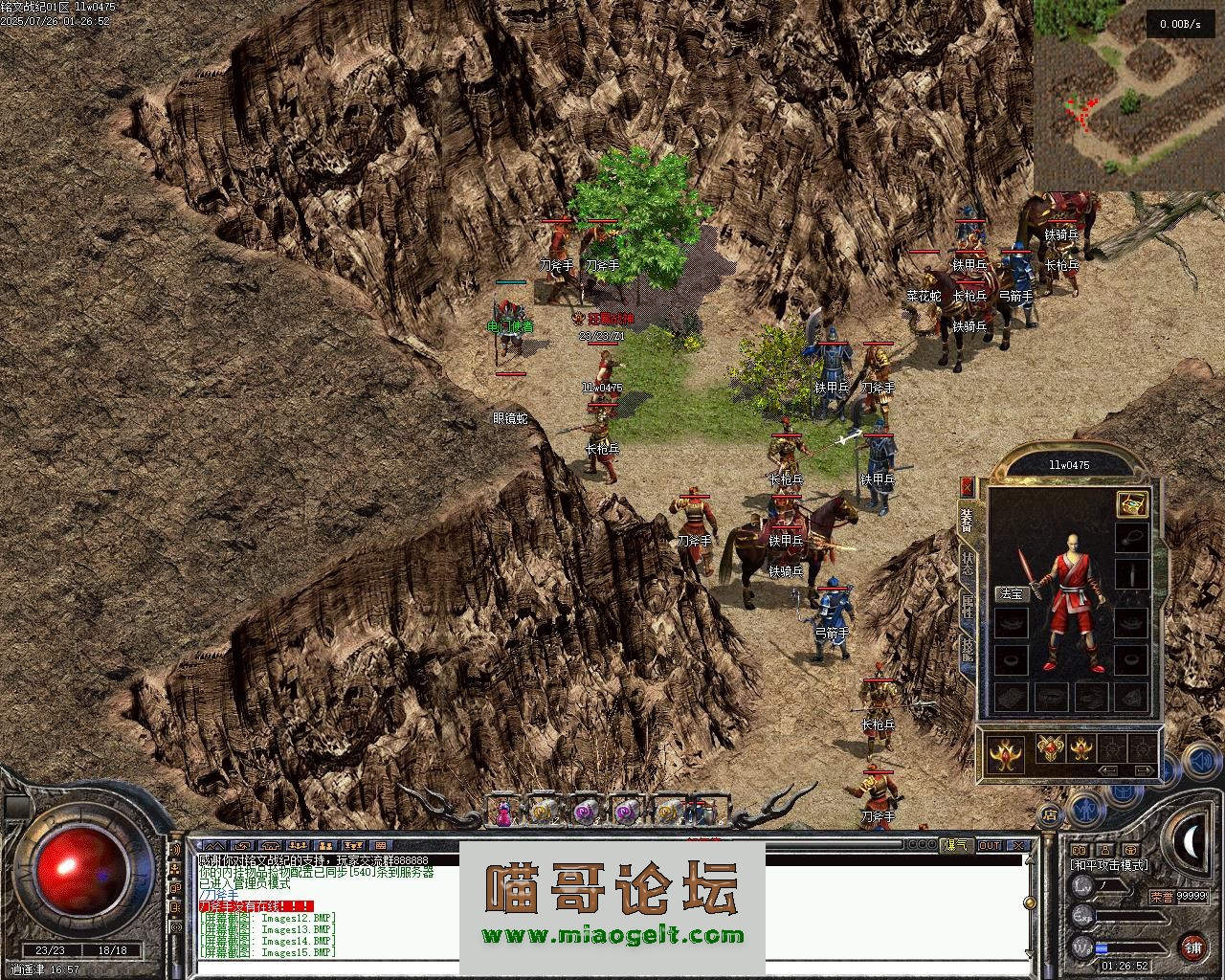Open the treasure chest icon in equipment panel
Image resolution: width=1225 pixels, height=980 pixels.
click(1132, 503)
